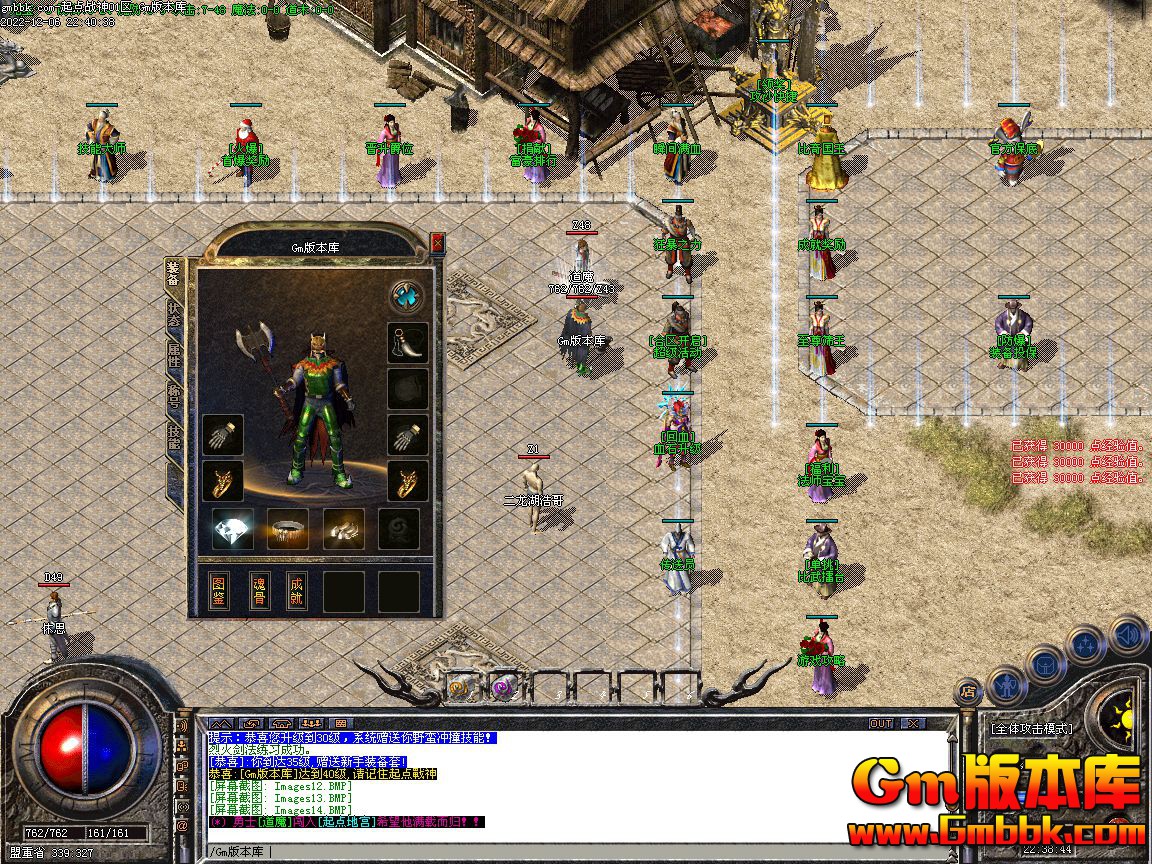Select the boots equipment slot
This screenshot has width=1152, height=864.
click(x=343, y=529)
